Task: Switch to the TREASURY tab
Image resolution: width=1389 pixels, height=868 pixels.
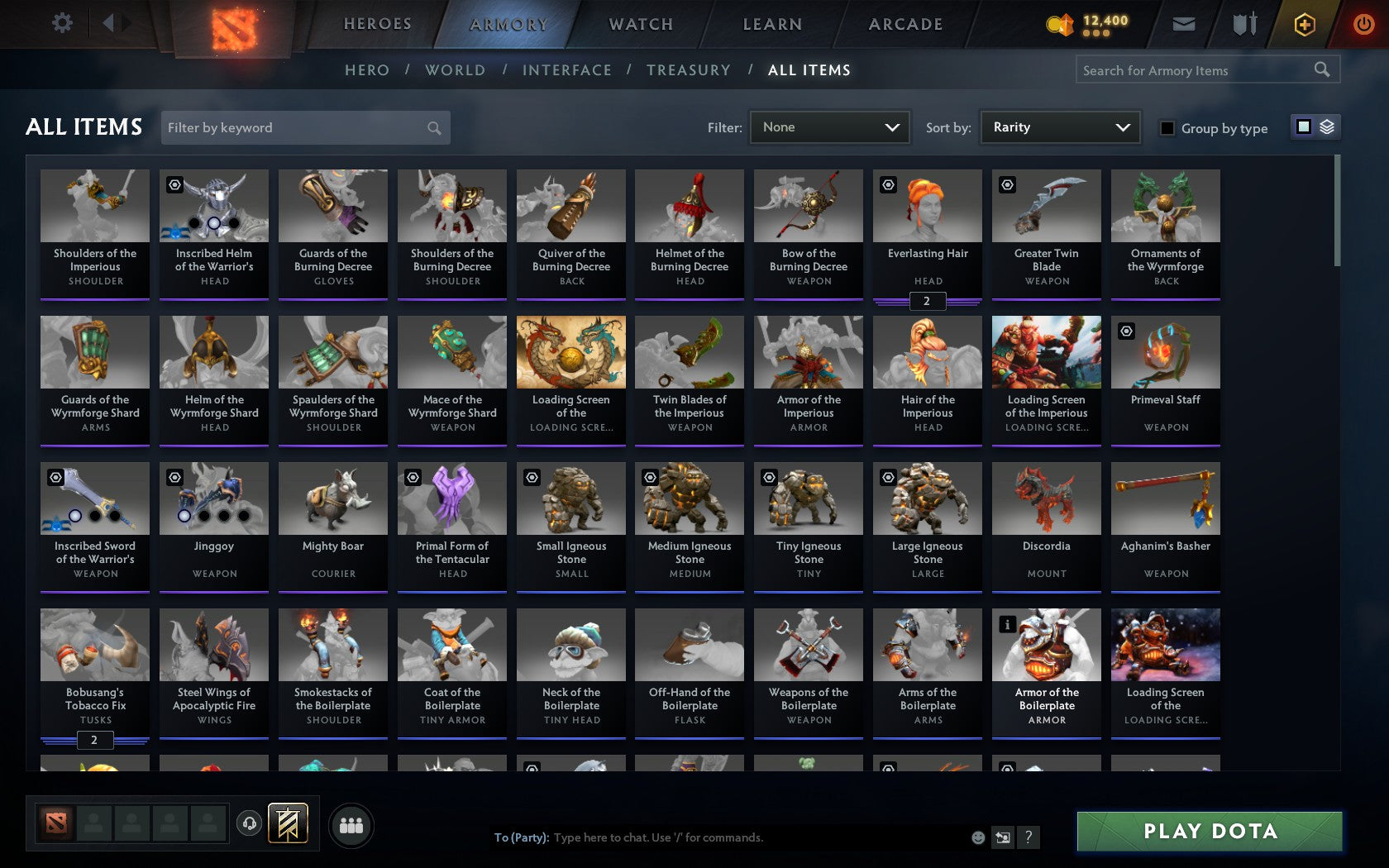Action: point(689,70)
